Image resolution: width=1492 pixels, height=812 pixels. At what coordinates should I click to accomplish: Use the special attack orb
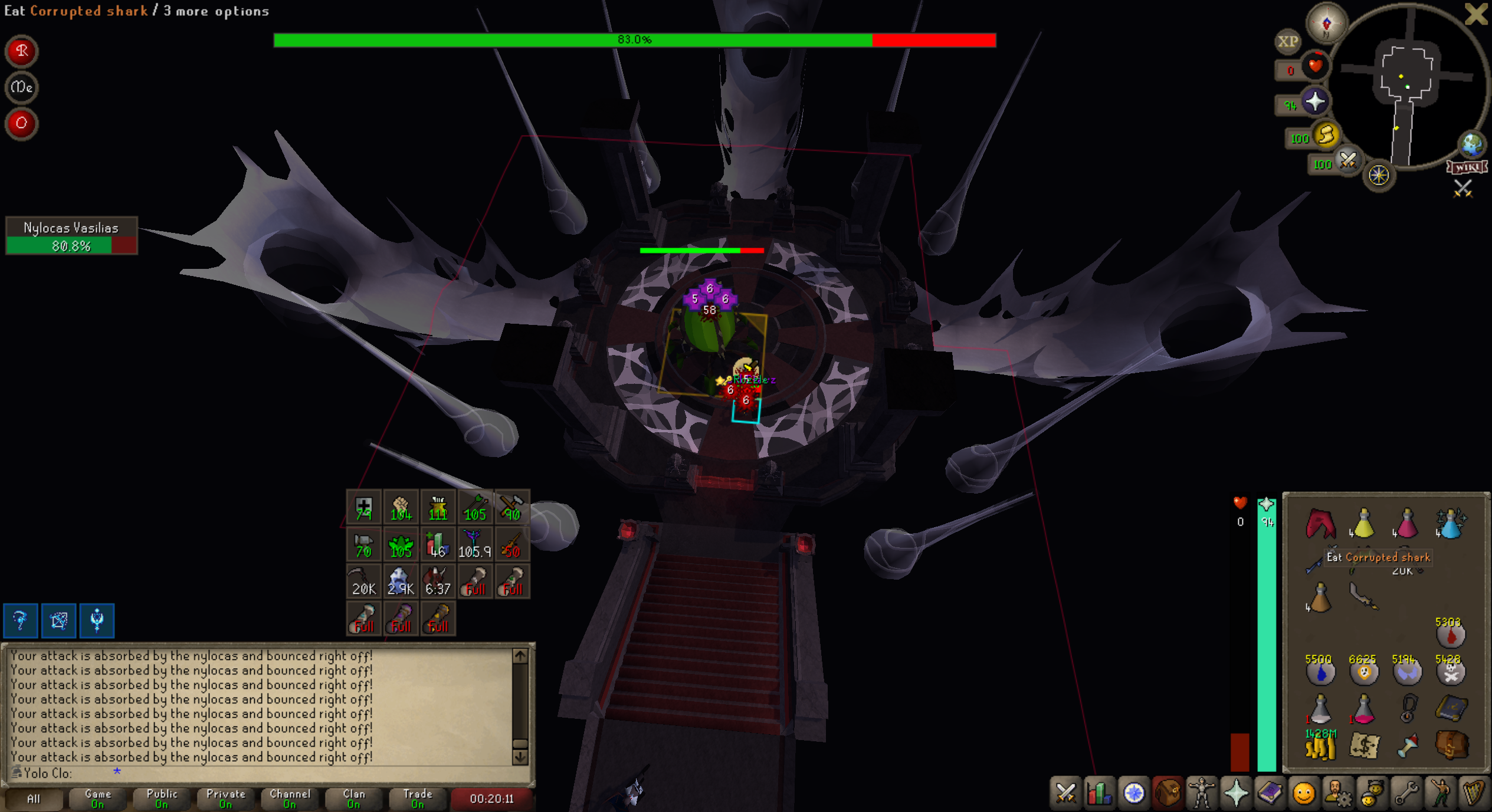pos(1348,160)
